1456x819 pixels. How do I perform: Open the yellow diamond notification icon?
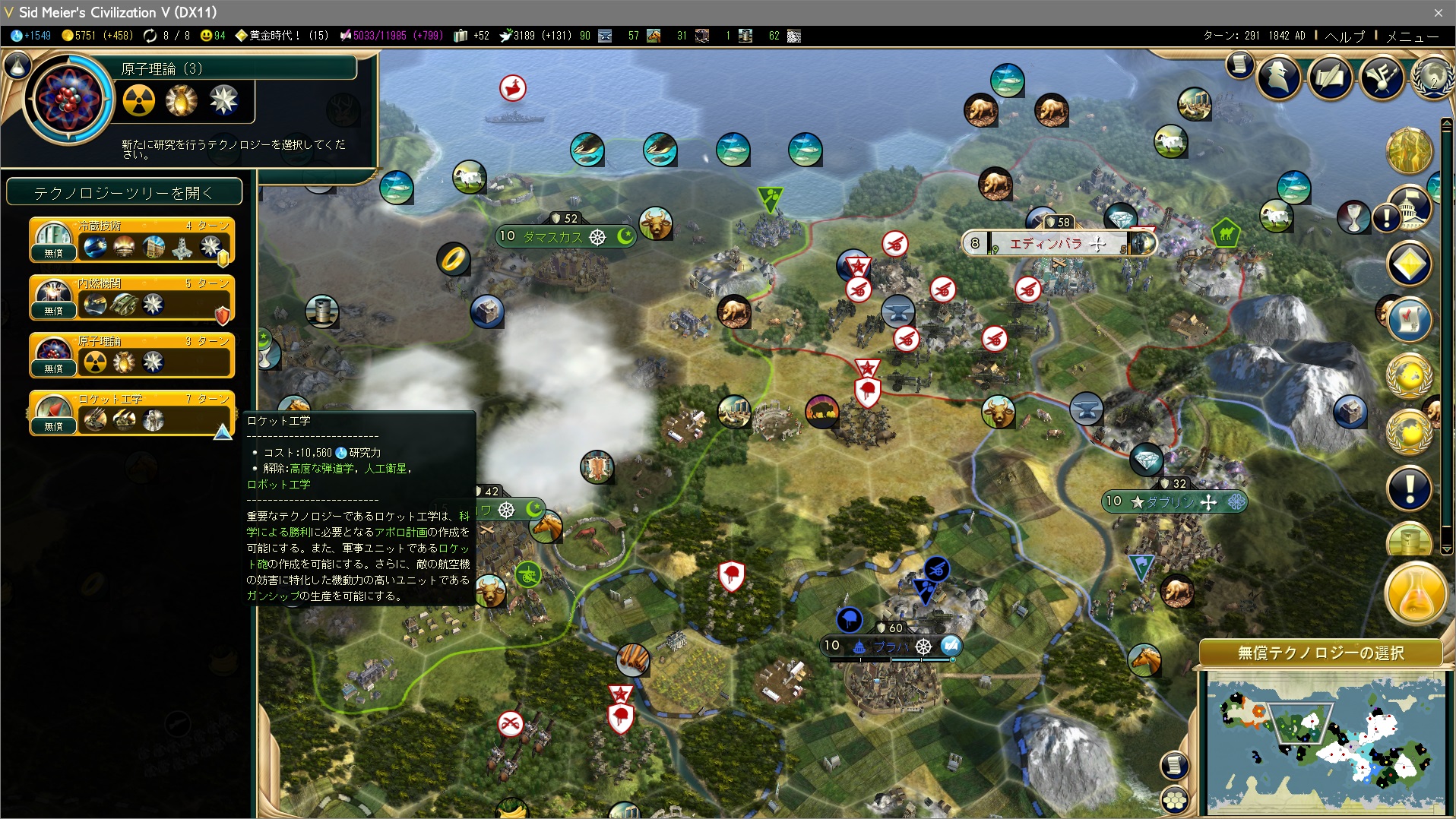click(x=1410, y=264)
